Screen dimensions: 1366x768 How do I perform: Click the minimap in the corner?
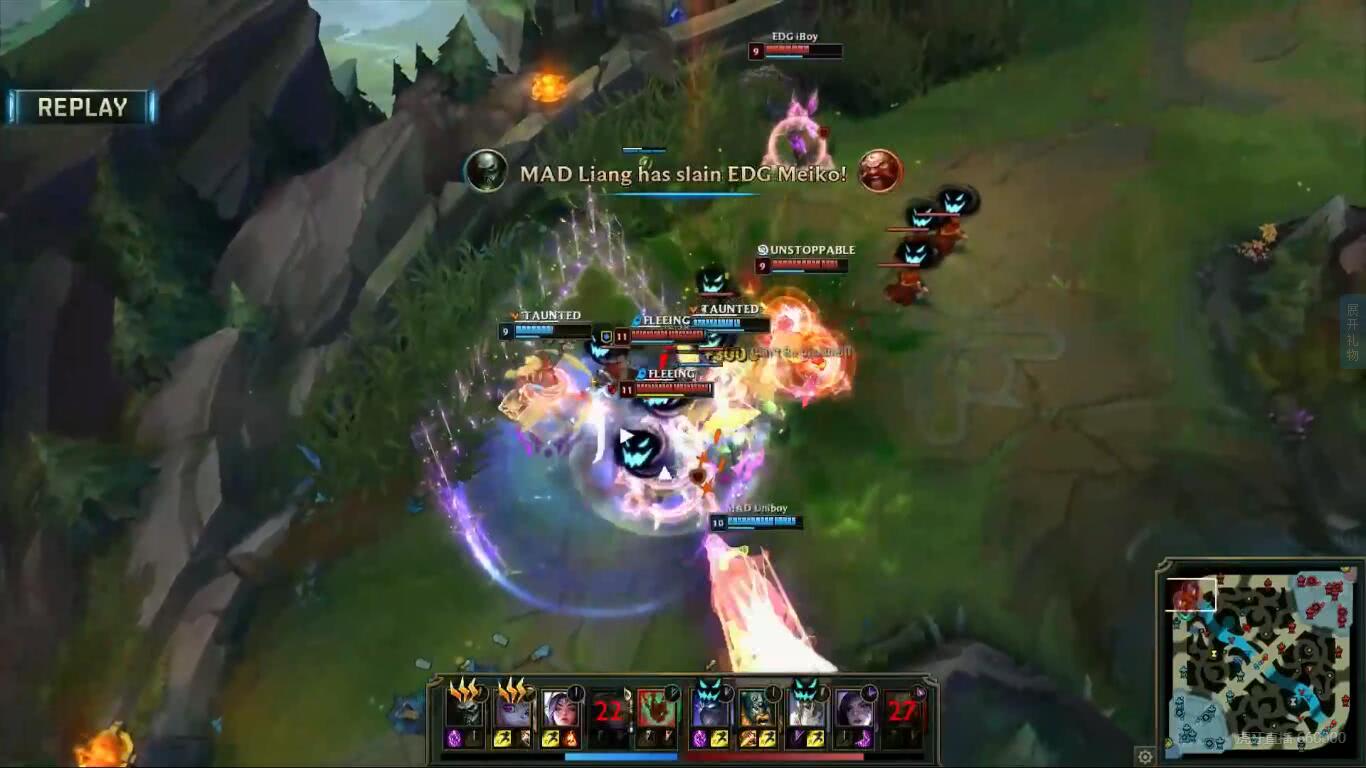(1262, 662)
